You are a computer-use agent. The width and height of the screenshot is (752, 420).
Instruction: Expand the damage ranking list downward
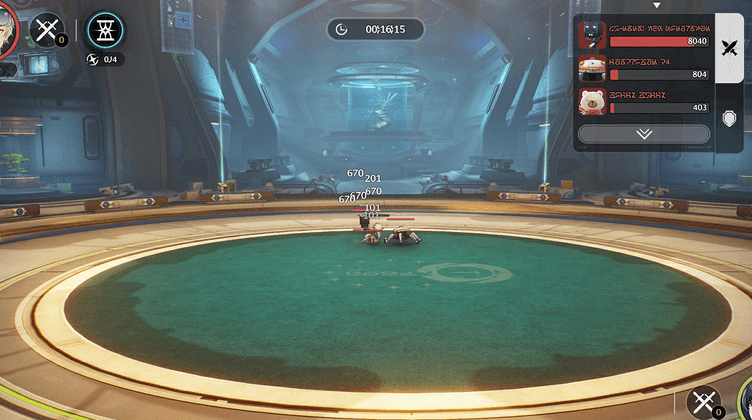(x=644, y=133)
